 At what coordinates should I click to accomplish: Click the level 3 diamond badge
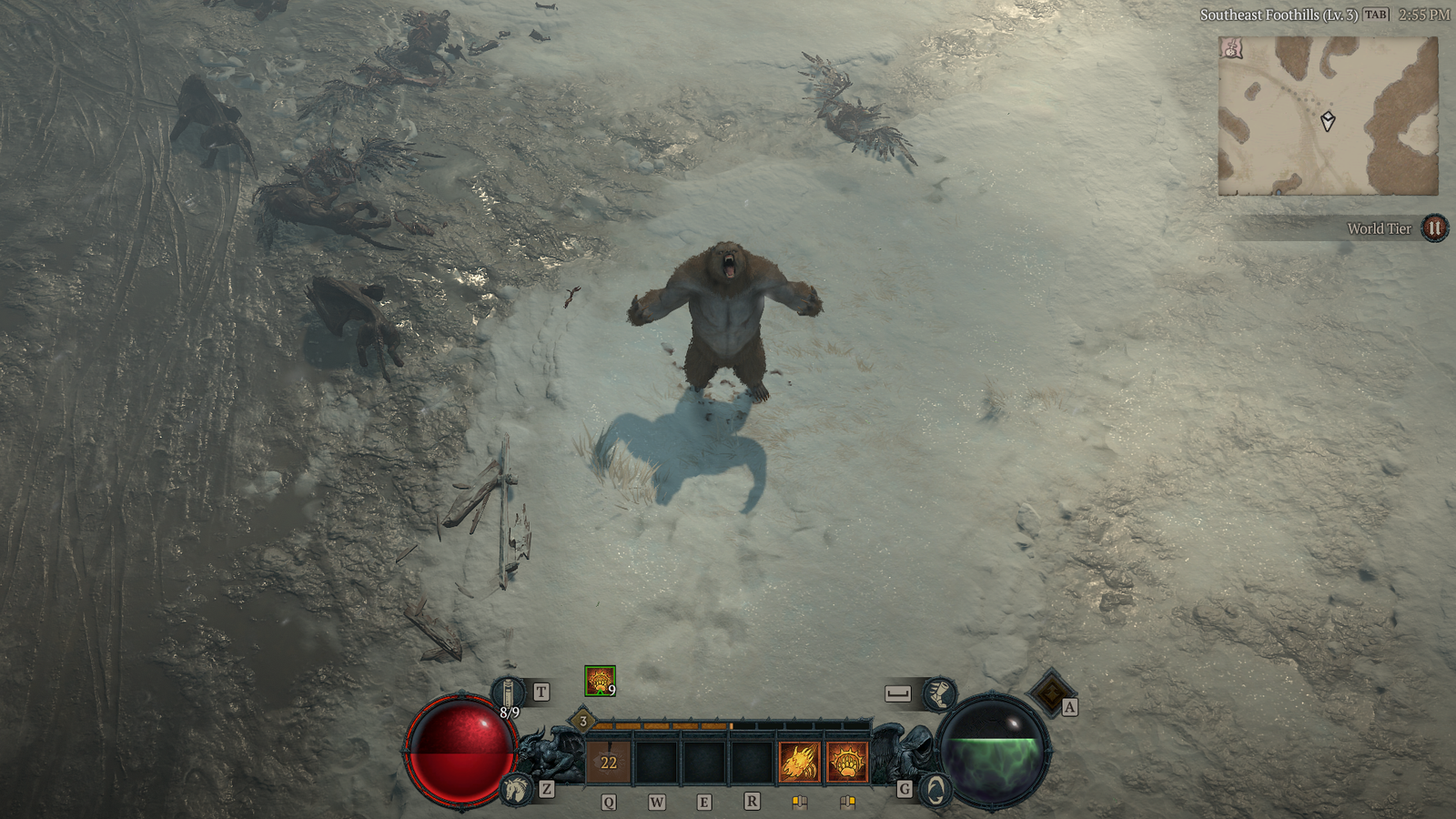583,722
